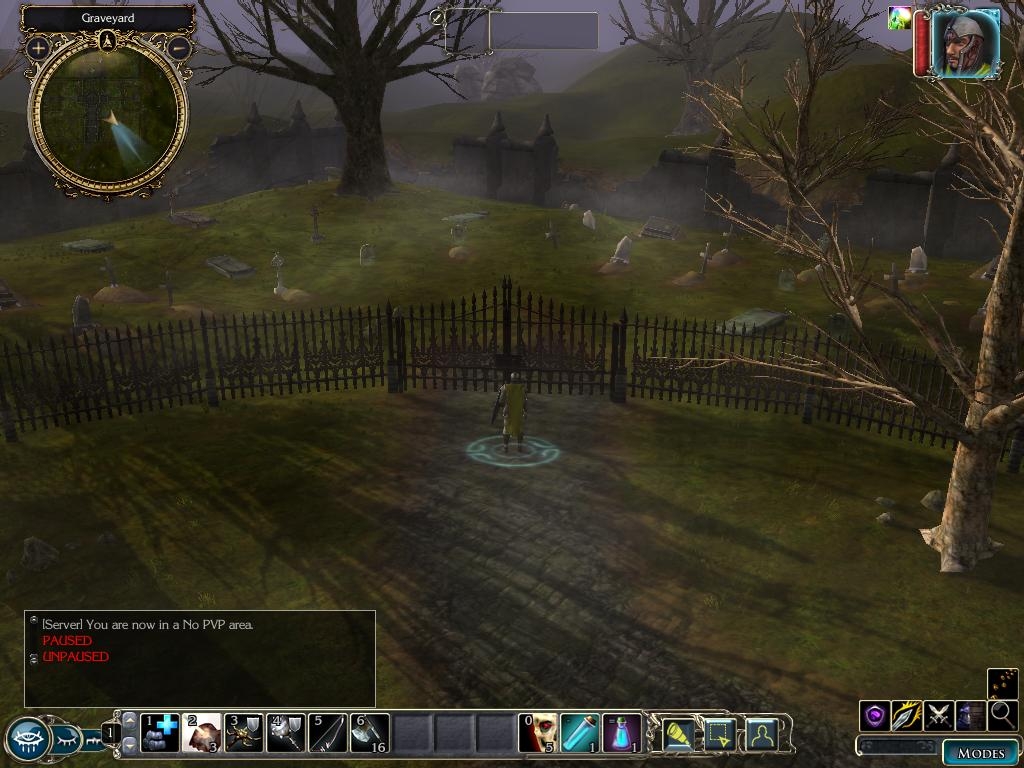1024x768 pixels.
Task: Zoom out the minimap with the minus button
Action: [x=179, y=47]
